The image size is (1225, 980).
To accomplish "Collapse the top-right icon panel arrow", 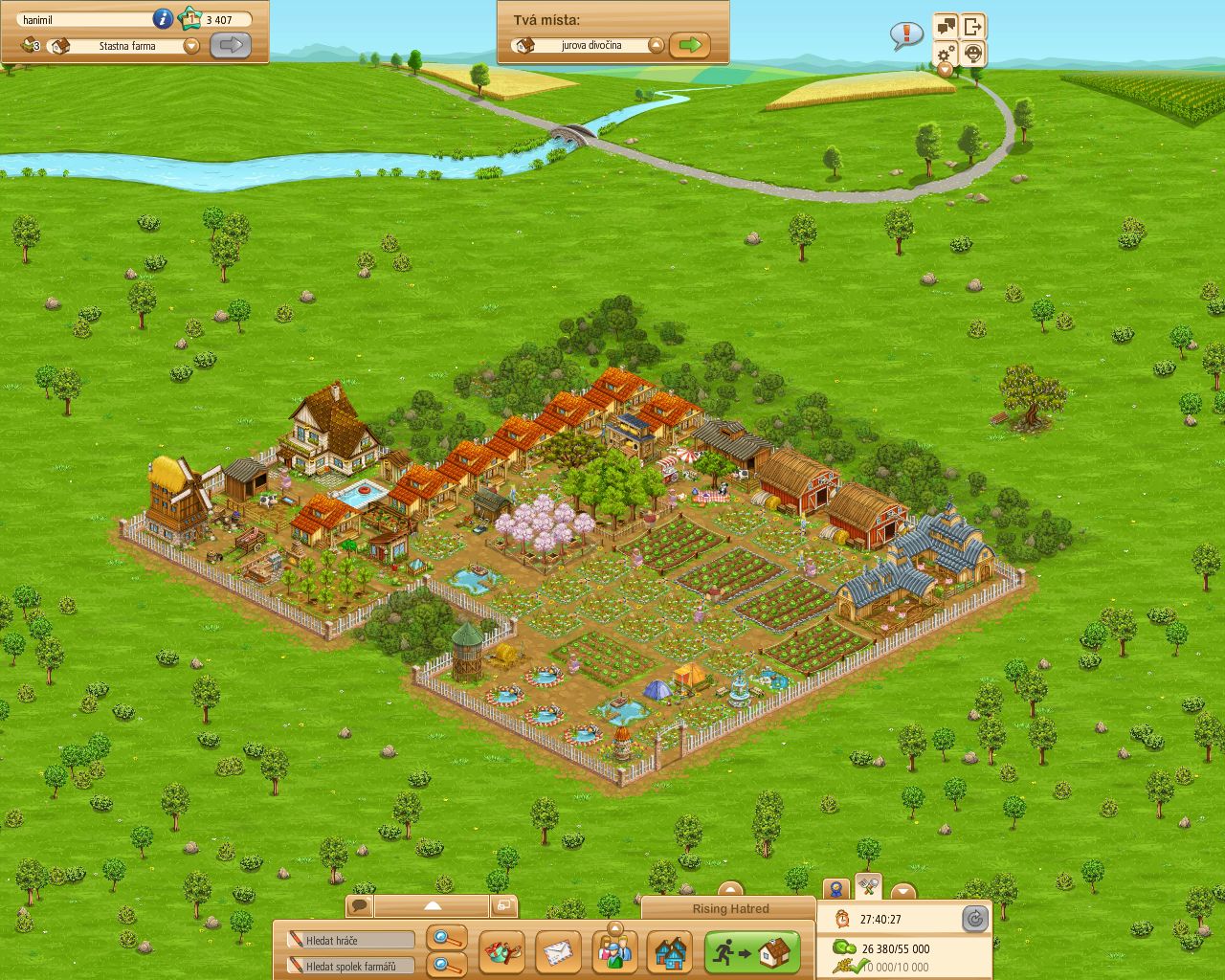I will 945,69.
